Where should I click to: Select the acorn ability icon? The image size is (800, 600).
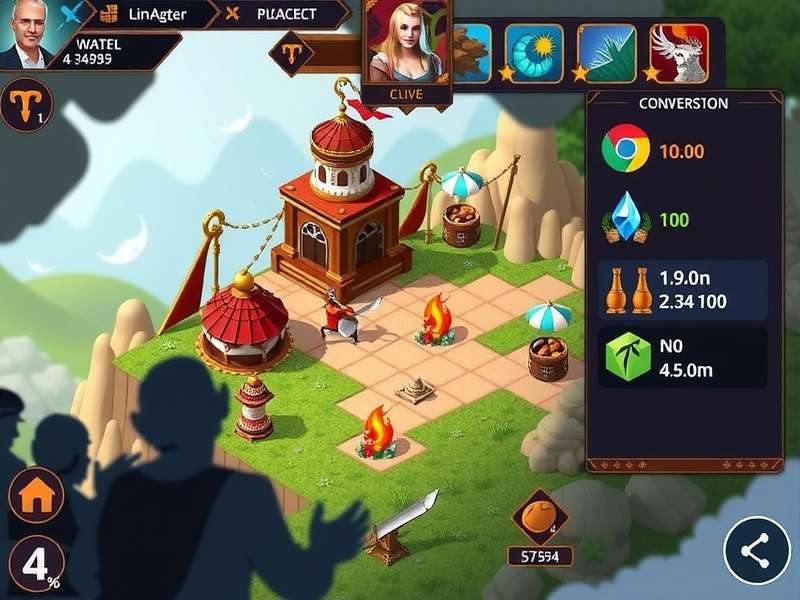470,48
